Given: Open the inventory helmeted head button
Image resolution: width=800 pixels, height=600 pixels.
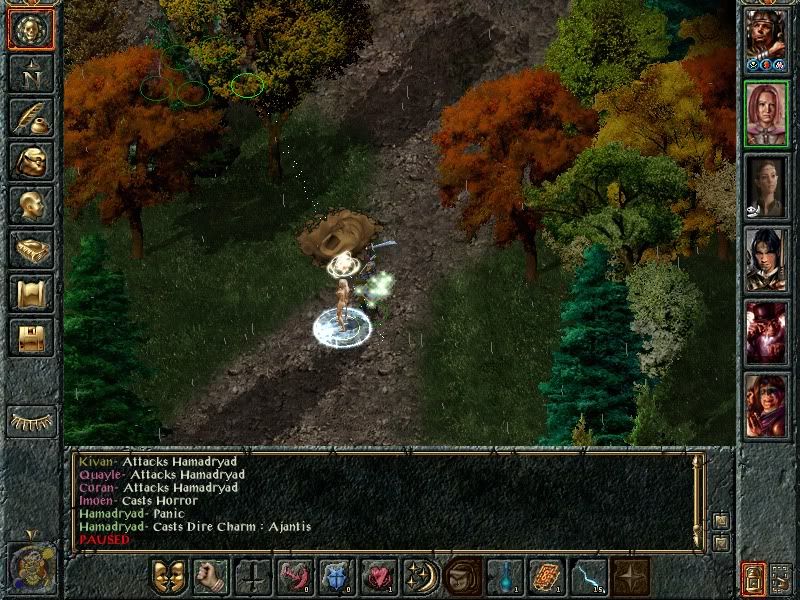Looking at the screenshot, I should tap(31, 161).
